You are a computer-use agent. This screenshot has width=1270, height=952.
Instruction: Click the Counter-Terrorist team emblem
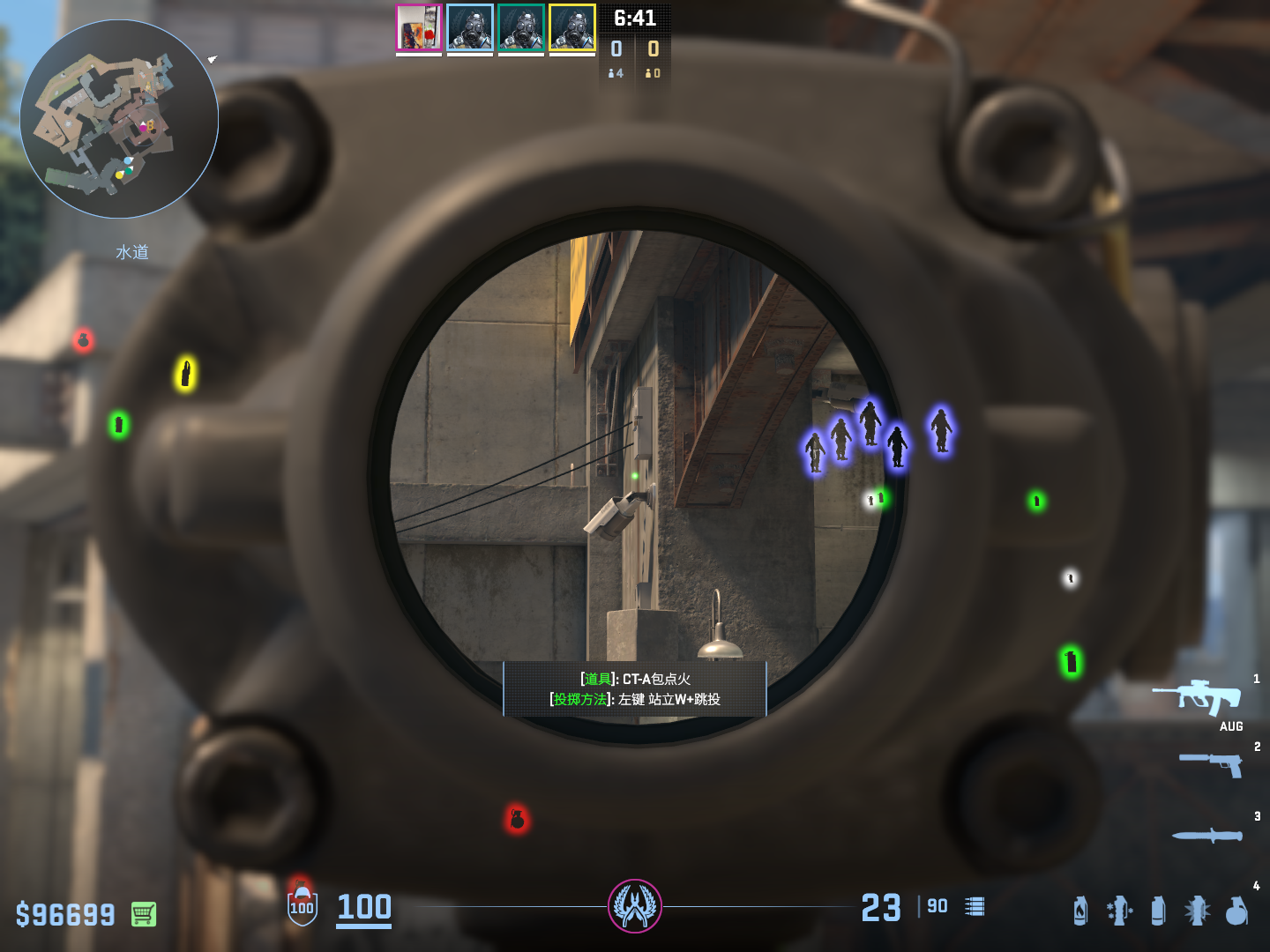(635, 906)
